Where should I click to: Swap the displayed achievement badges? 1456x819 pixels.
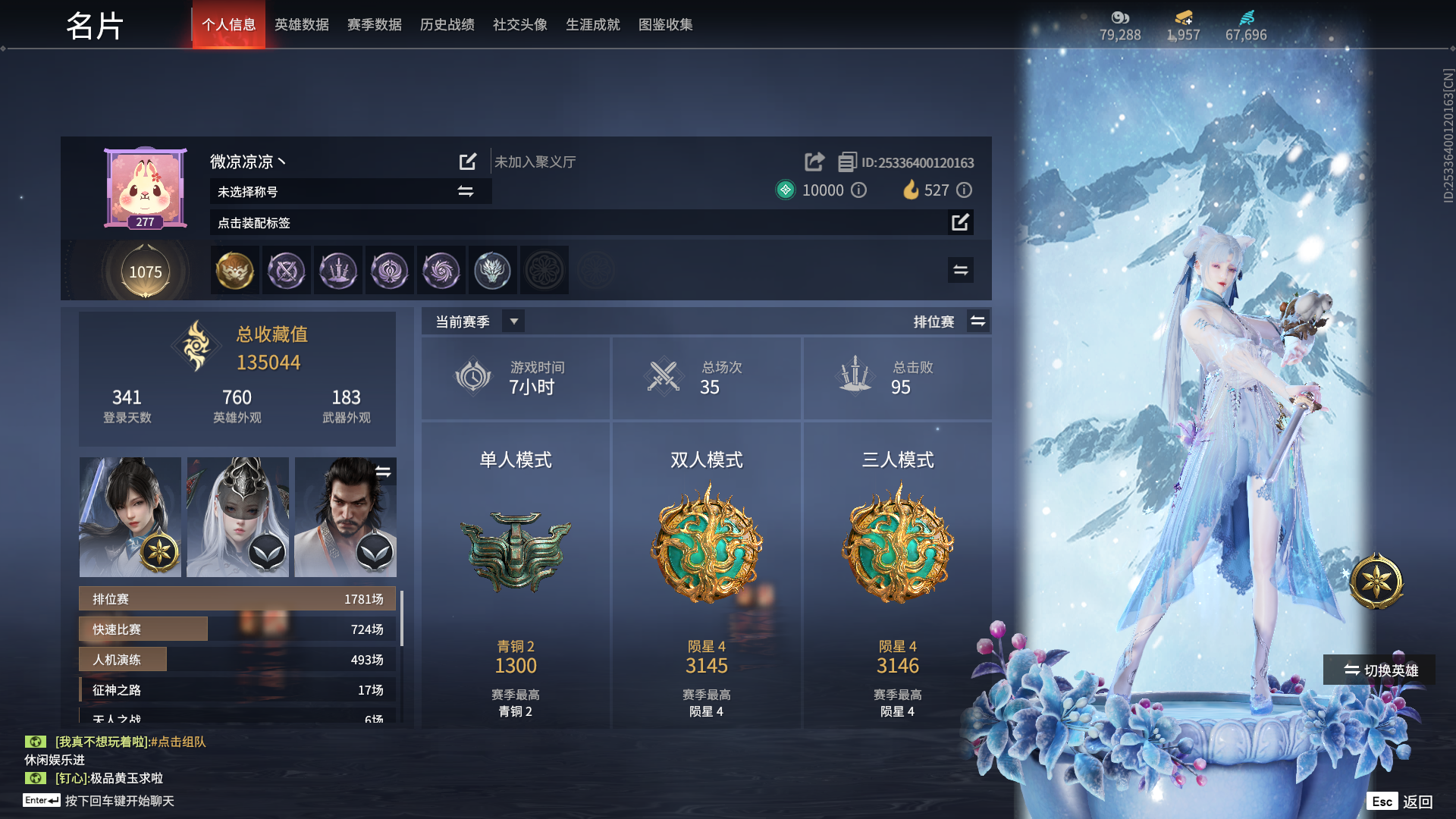click(x=960, y=270)
